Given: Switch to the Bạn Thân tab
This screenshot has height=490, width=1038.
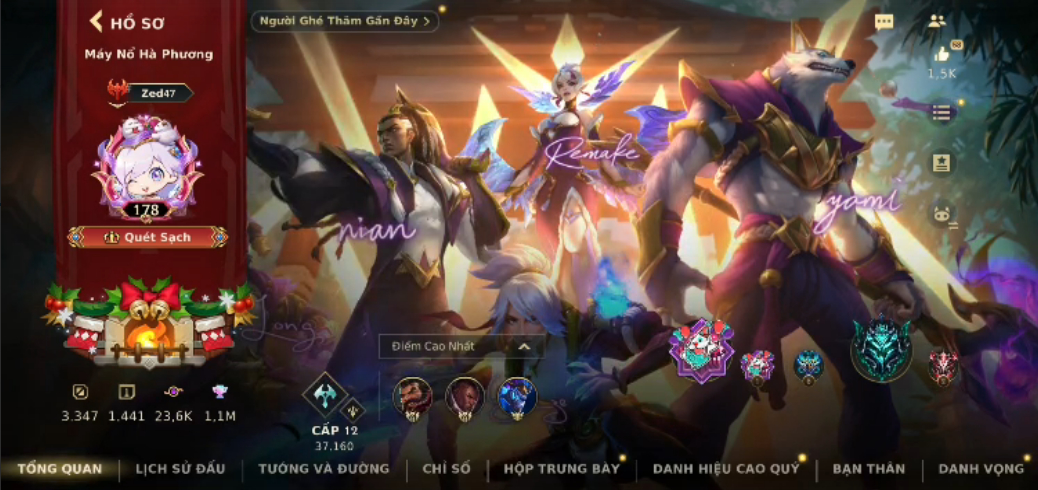Looking at the screenshot, I should 868,468.
